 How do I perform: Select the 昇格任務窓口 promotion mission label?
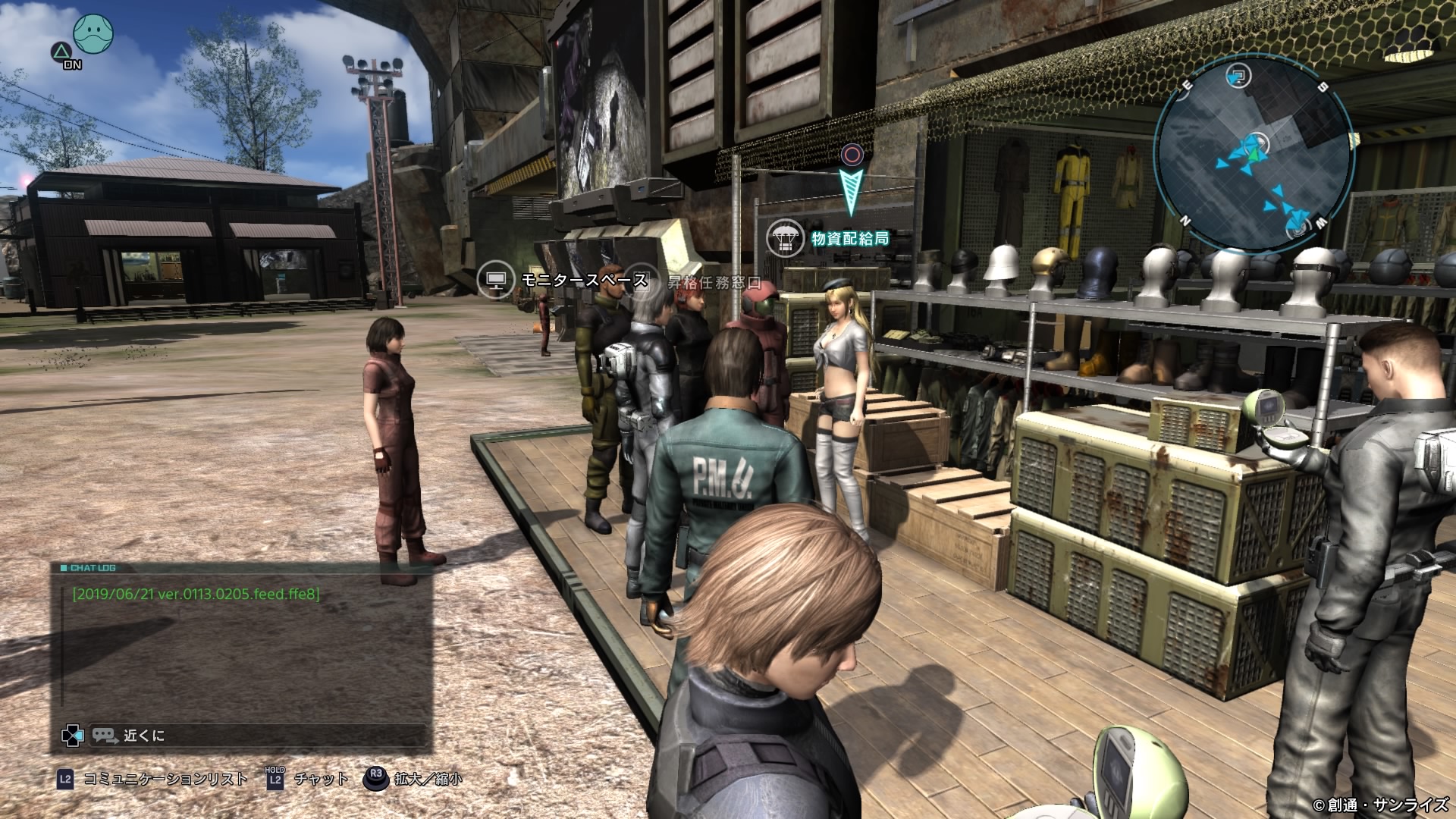click(x=714, y=283)
